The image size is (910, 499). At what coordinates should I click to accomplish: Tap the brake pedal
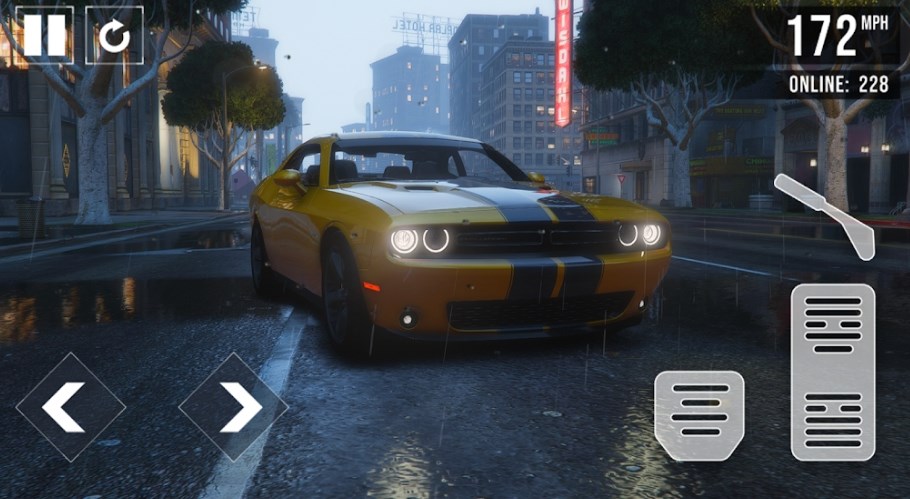(699, 415)
